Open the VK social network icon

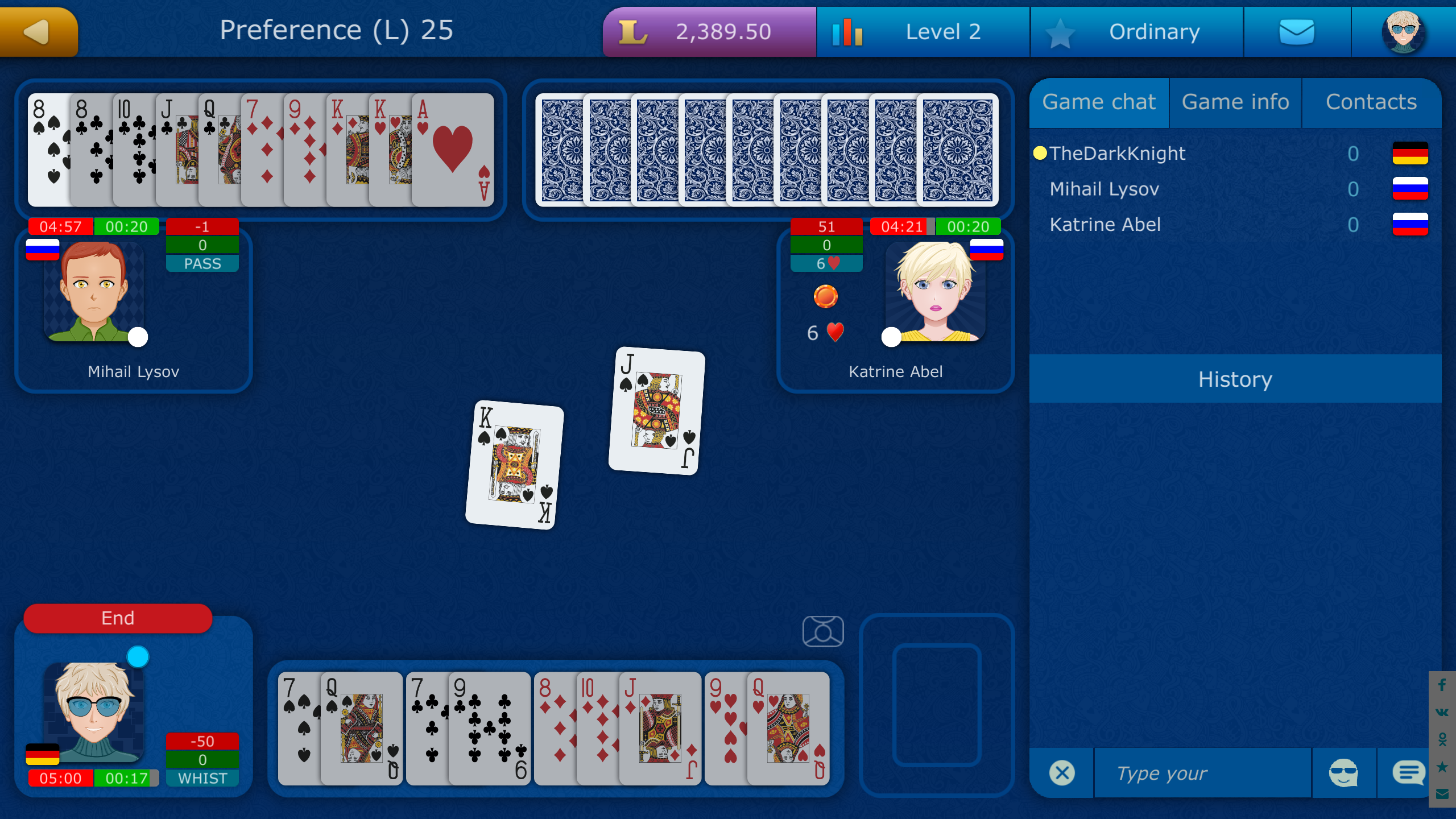pos(1442,712)
